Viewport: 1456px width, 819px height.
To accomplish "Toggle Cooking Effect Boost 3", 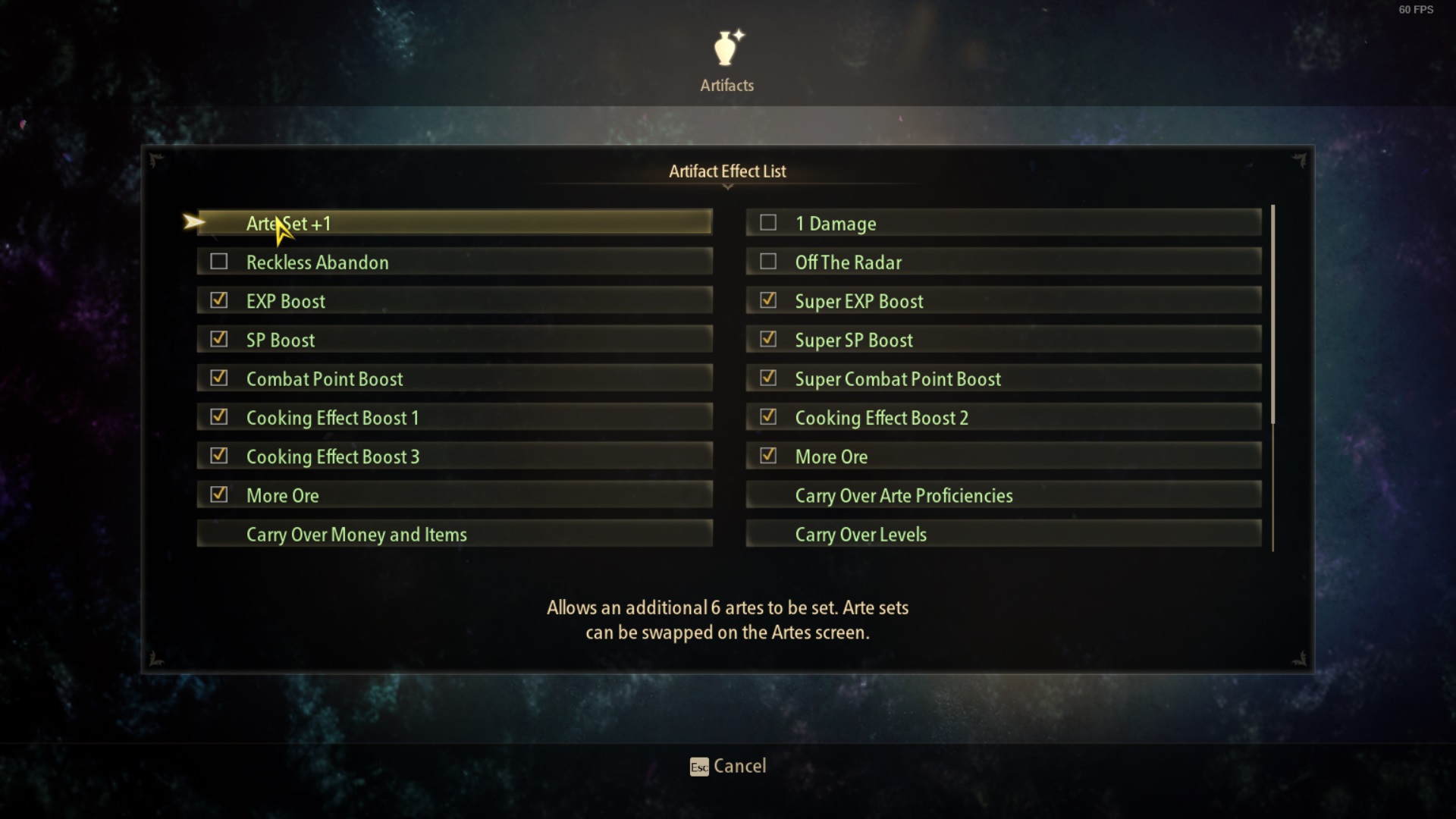I will pos(219,456).
